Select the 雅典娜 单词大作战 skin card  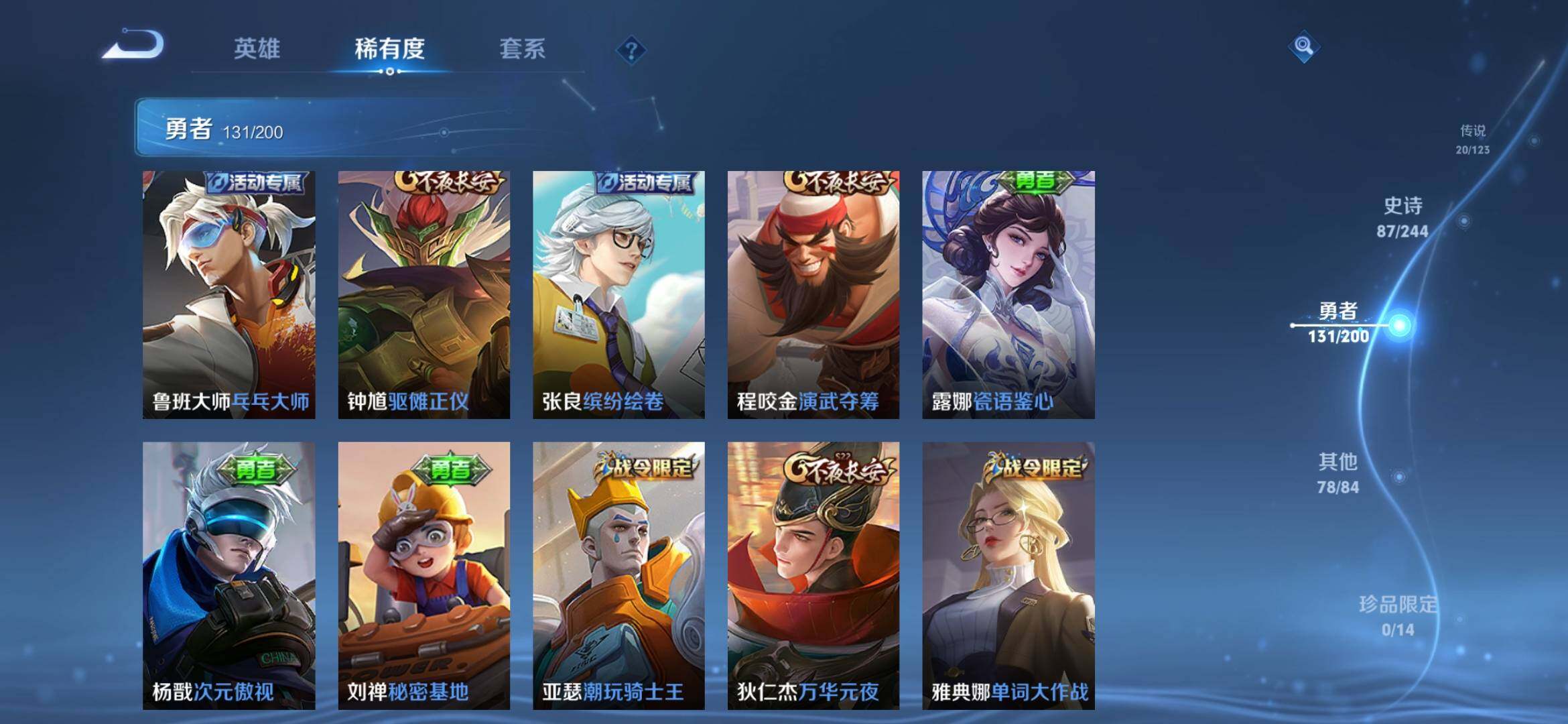[x=1008, y=575]
